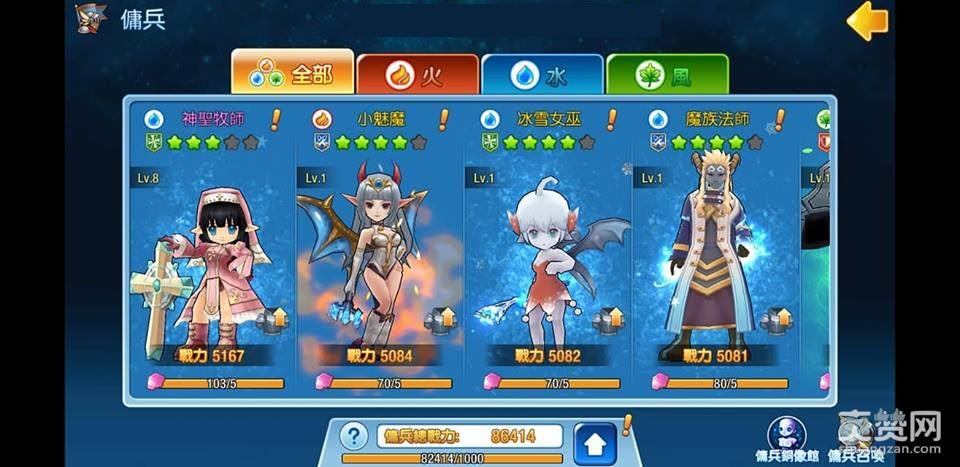Click upgrade arrow icon on 冰雪女巫 card
This screenshot has height=467, width=960.
[608, 320]
